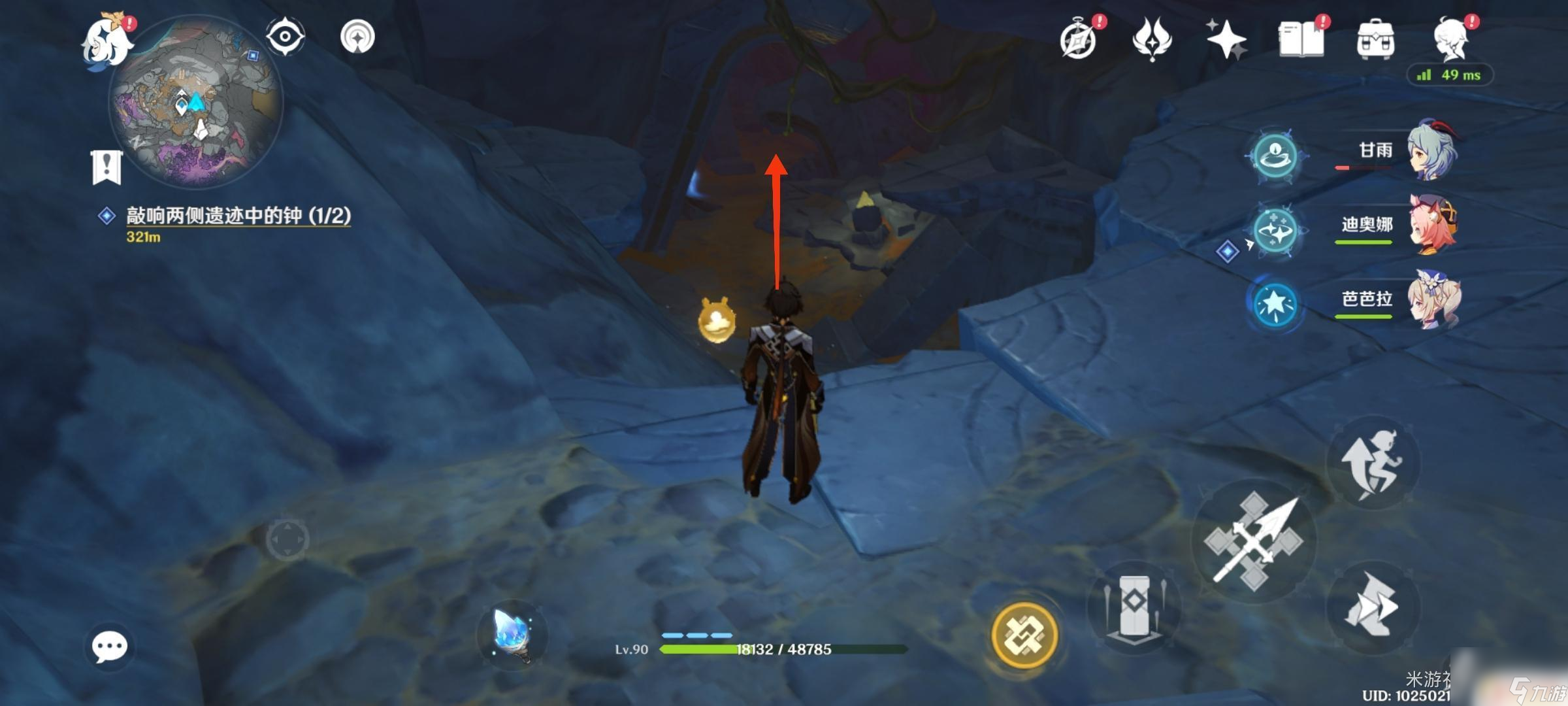This screenshot has width=1568, height=706.
Task: Activate the stone pillar elemental skill
Action: coord(1134,608)
